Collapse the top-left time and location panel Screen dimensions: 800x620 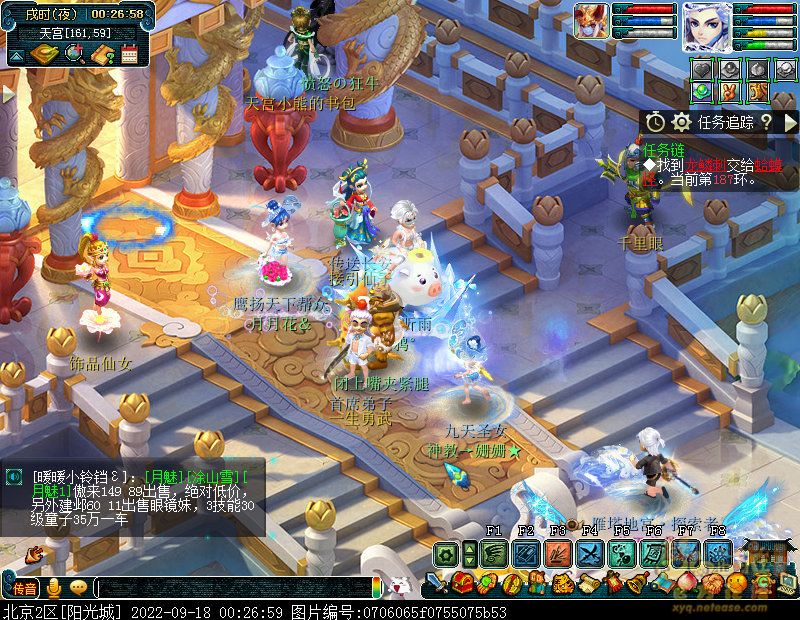coord(17,55)
